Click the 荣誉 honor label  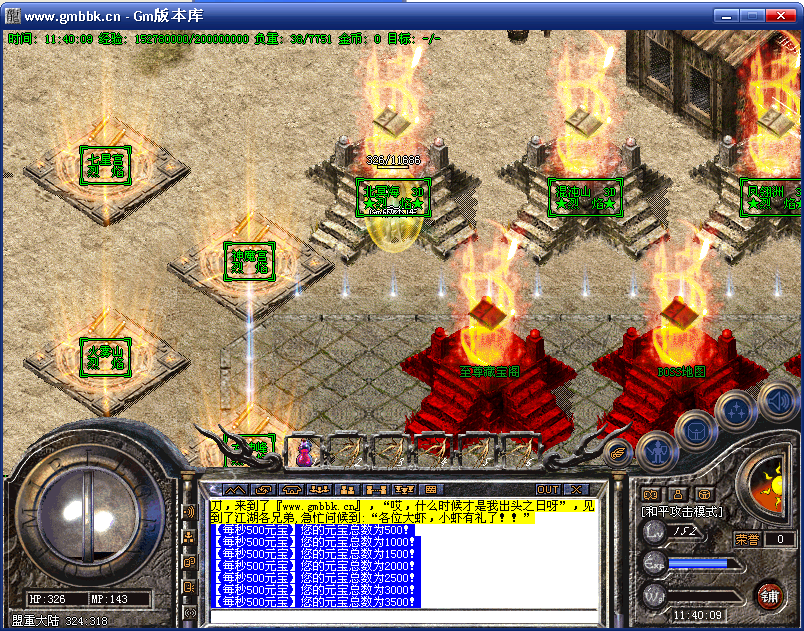pyautogui.click(x=747, y=539)
